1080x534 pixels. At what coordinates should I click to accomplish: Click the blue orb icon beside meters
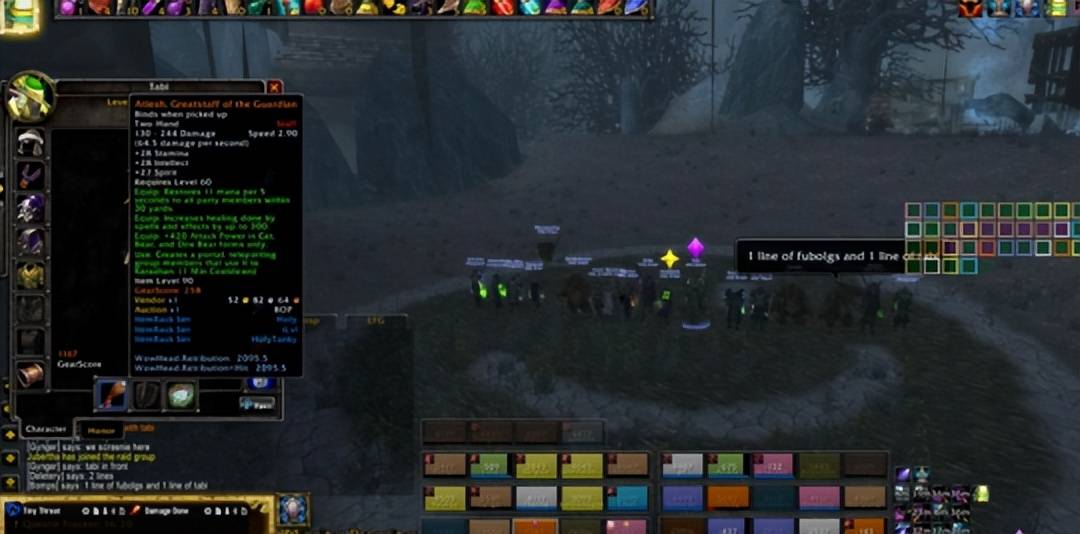tap(293, 509)
